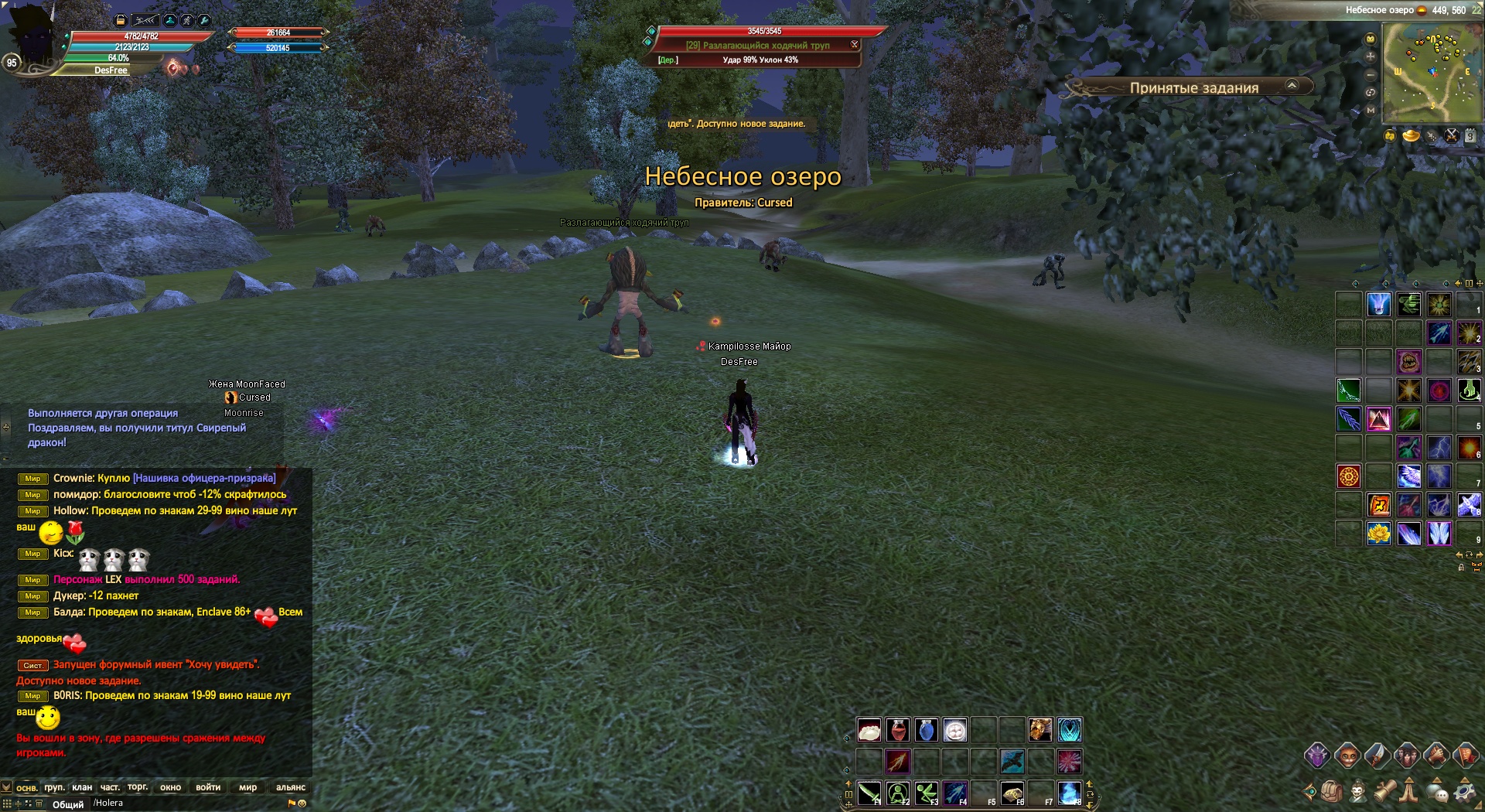Select the альянс chat tab
Screen dimensions: 1485x812
pos(291,787)
